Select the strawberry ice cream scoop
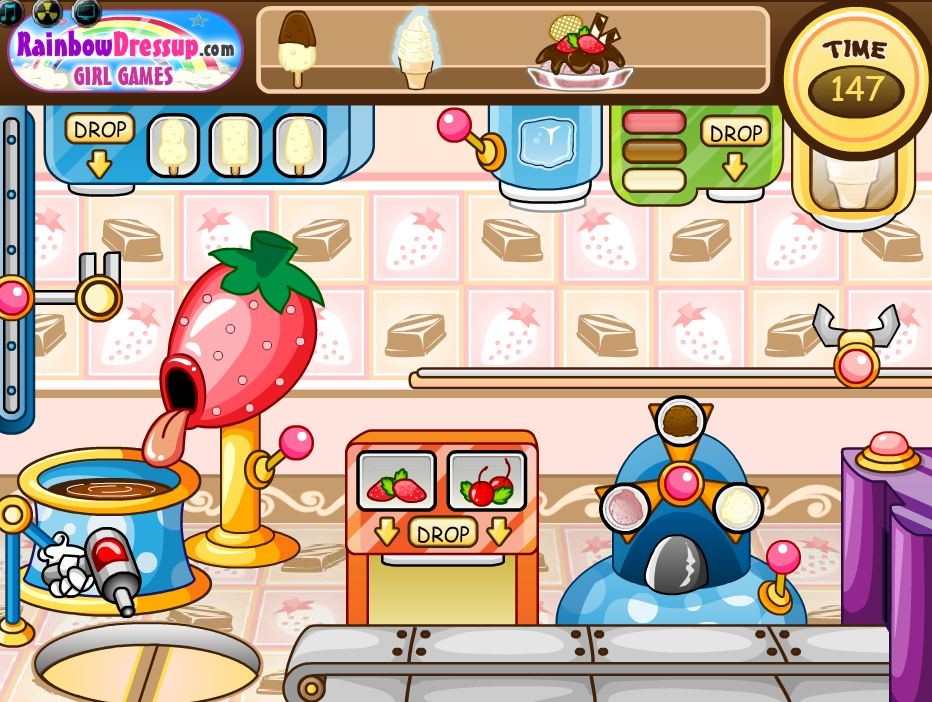The image size is (932, 702). tap(625, 507)
